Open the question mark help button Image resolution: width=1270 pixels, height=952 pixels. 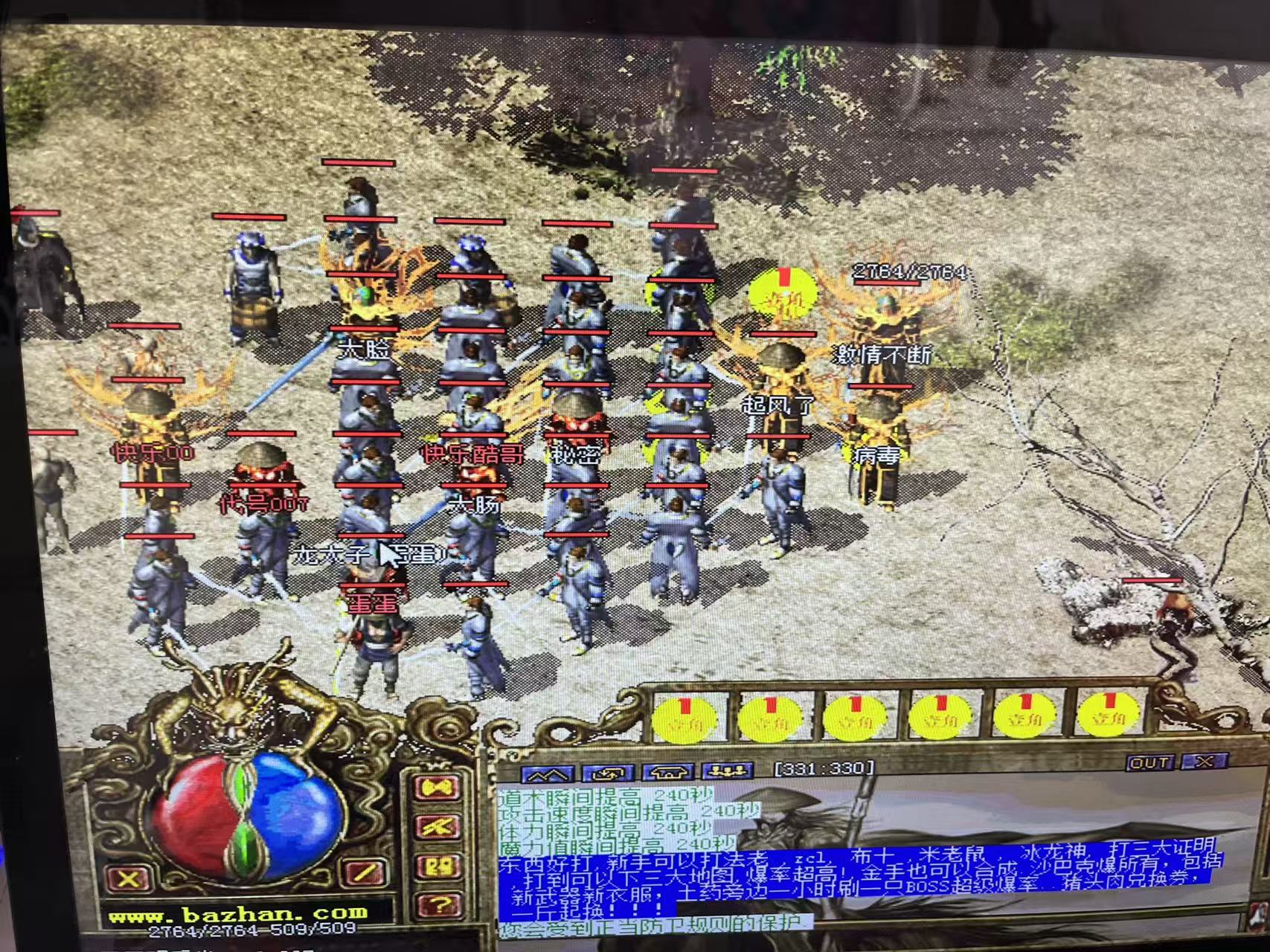pos(439,905)
